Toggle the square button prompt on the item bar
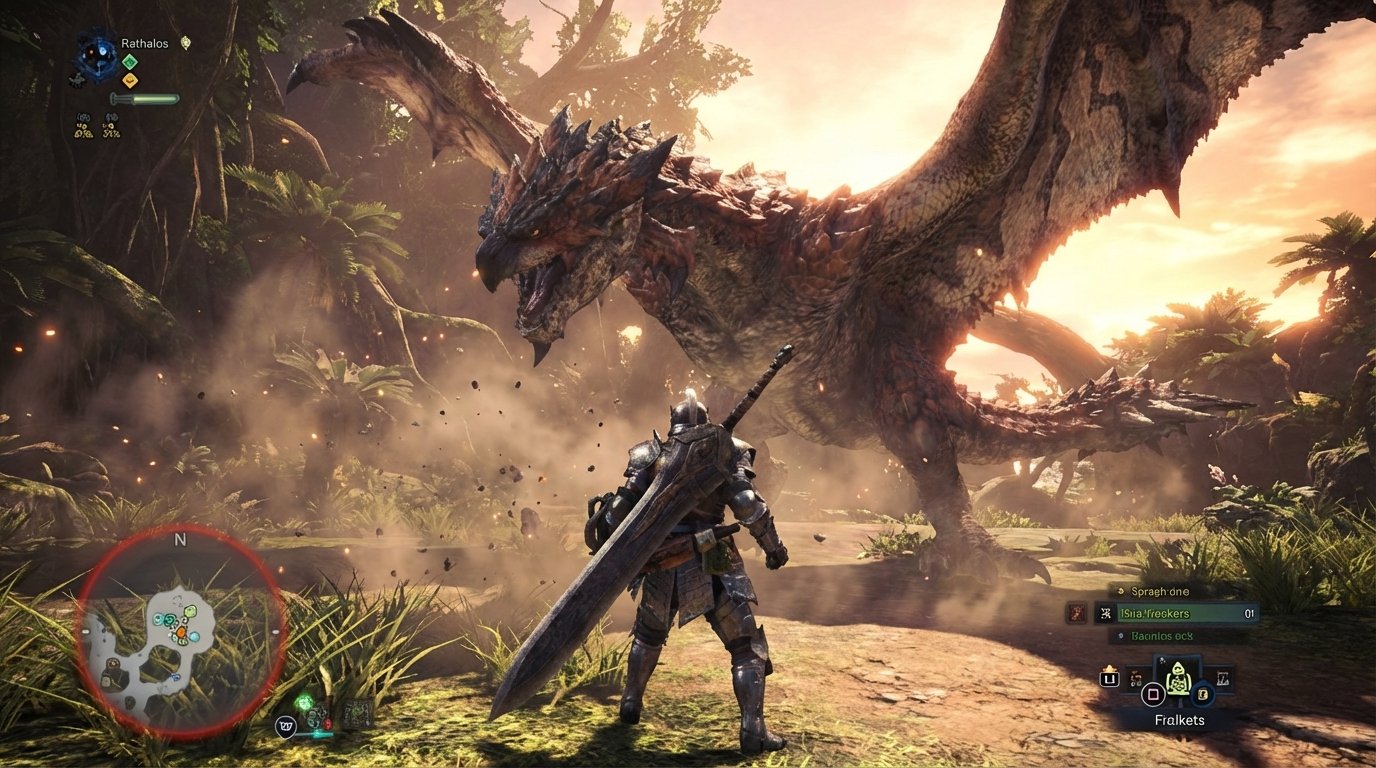This screenshot has width=1376, height=768. (x=1153, y=694)
